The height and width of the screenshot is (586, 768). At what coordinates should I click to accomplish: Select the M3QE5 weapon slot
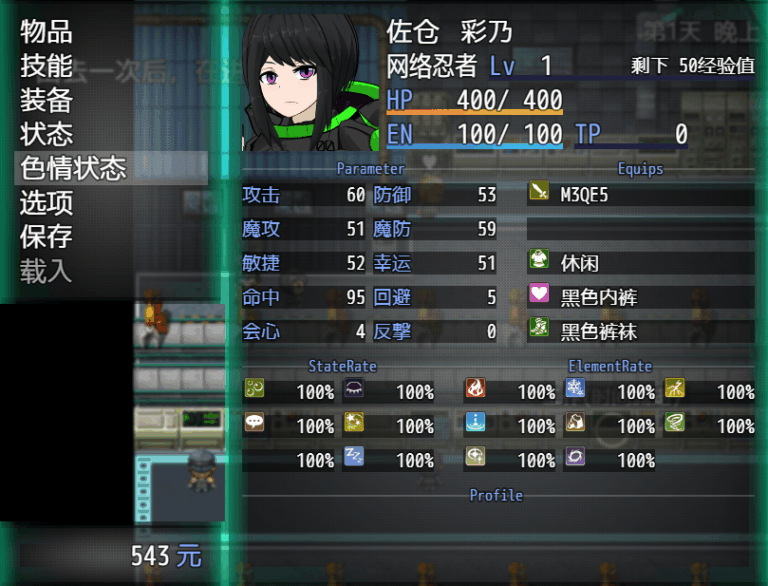(x=640, y=195)
